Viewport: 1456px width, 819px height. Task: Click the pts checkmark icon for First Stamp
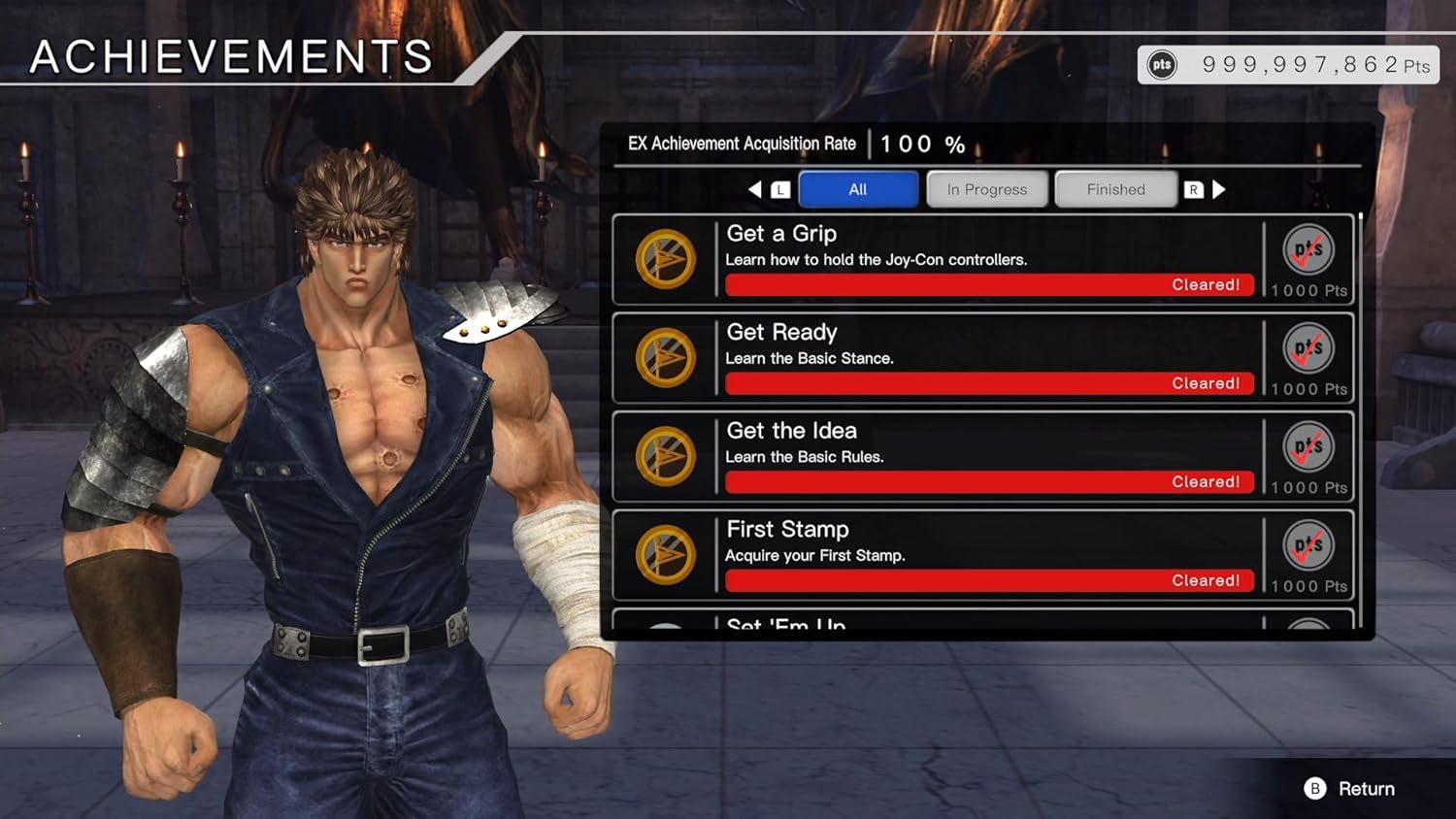tap(1307, 544)
